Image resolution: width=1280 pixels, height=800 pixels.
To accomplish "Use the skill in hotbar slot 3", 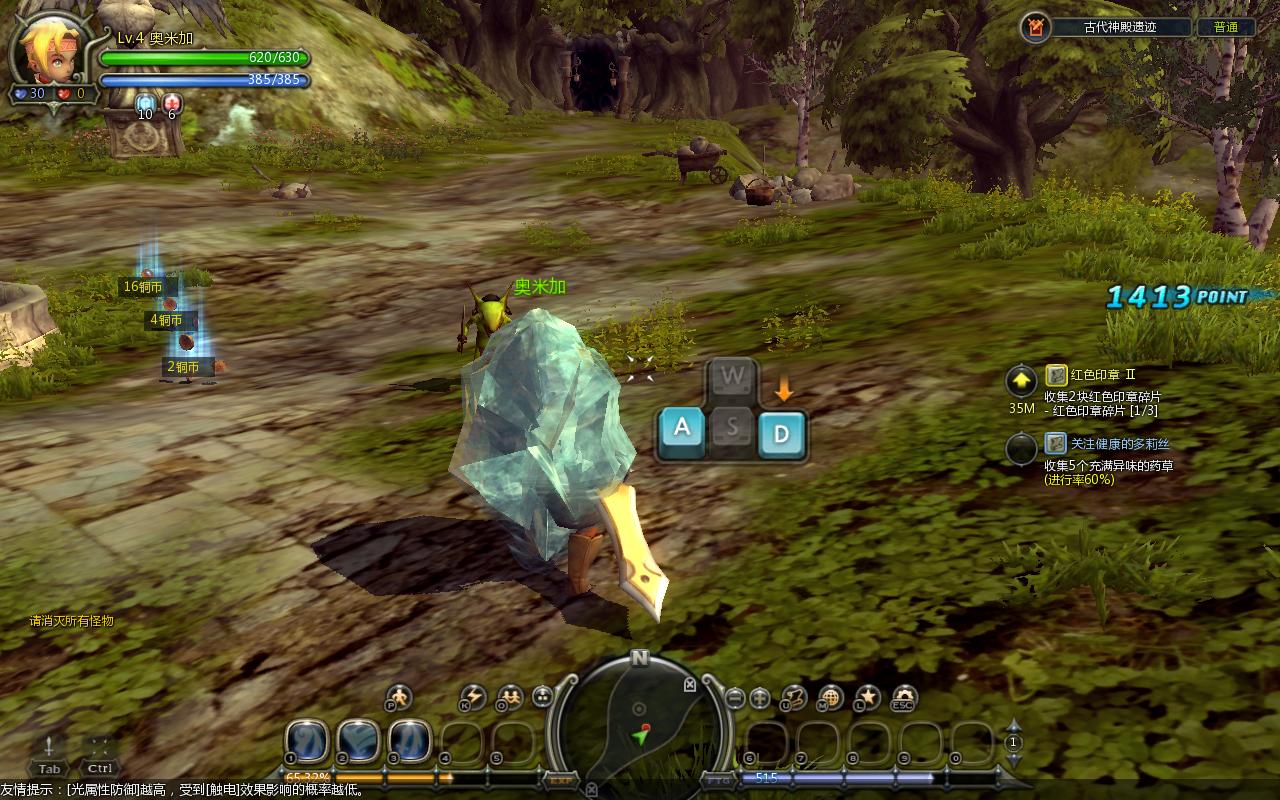I will [410, 741].
